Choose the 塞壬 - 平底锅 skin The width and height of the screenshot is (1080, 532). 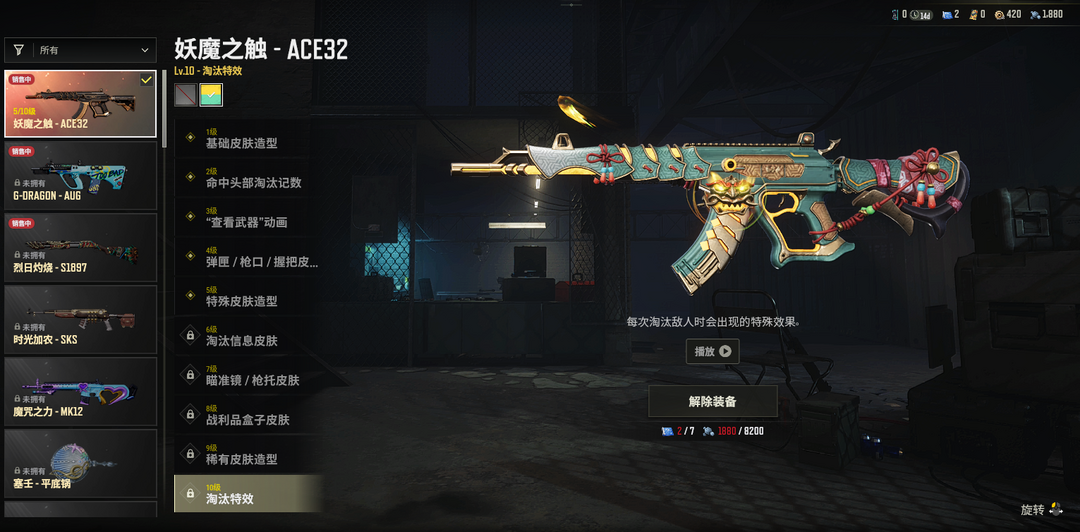click(80, 463)
